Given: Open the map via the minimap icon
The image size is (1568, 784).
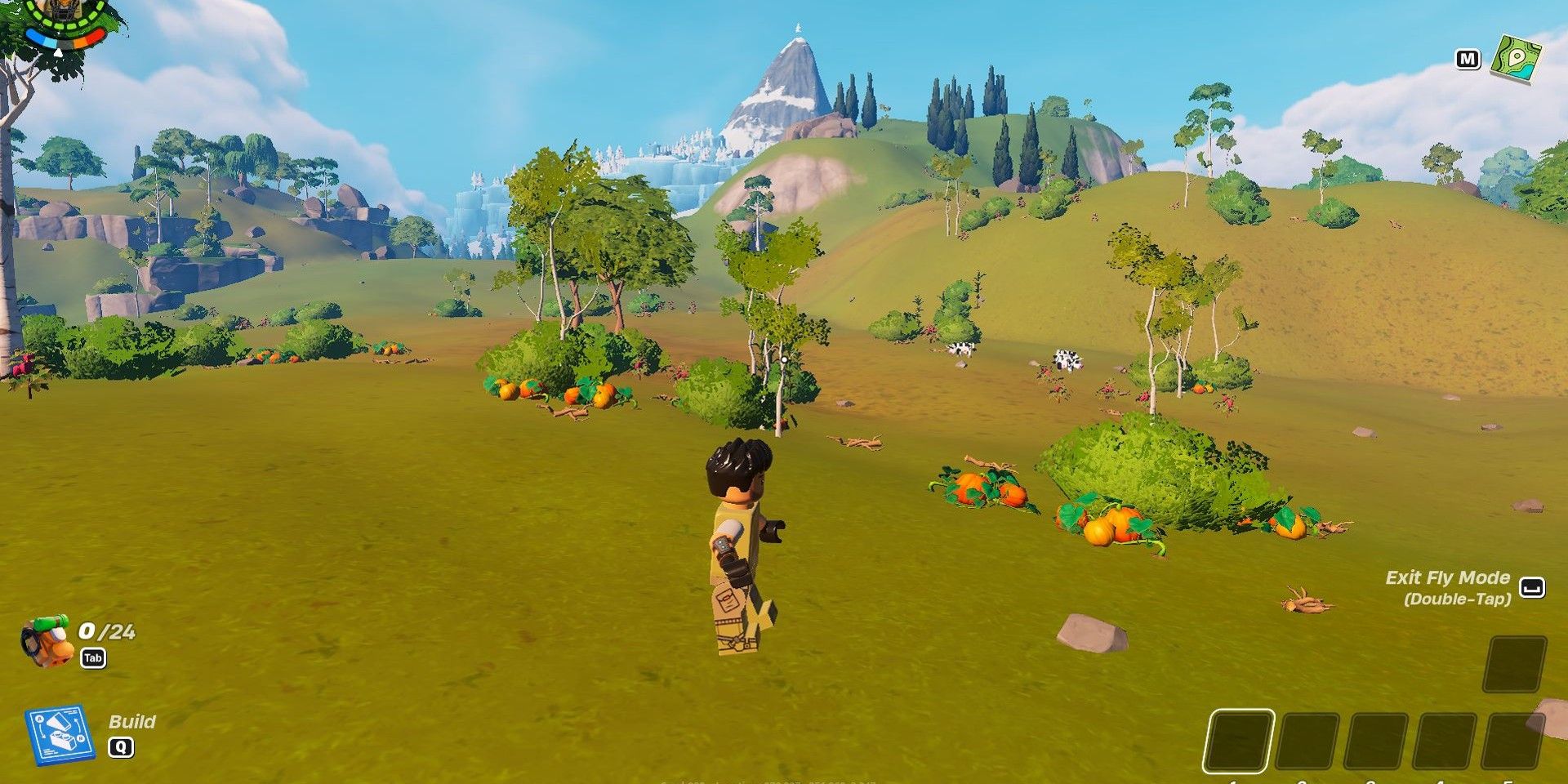Looking at the screenshot, I should (1516, 57).
